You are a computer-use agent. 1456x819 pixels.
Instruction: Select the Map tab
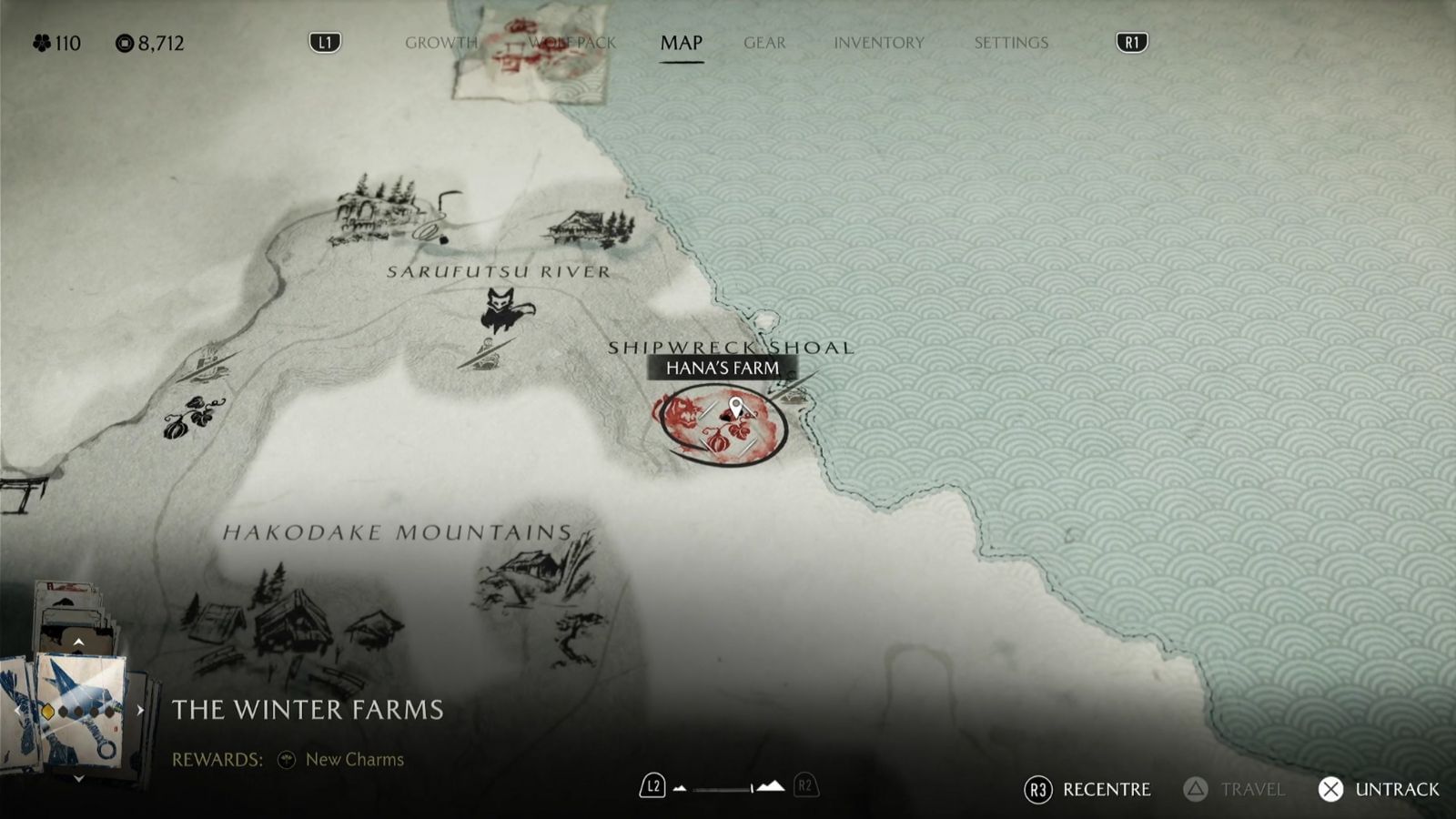point(681,43)
